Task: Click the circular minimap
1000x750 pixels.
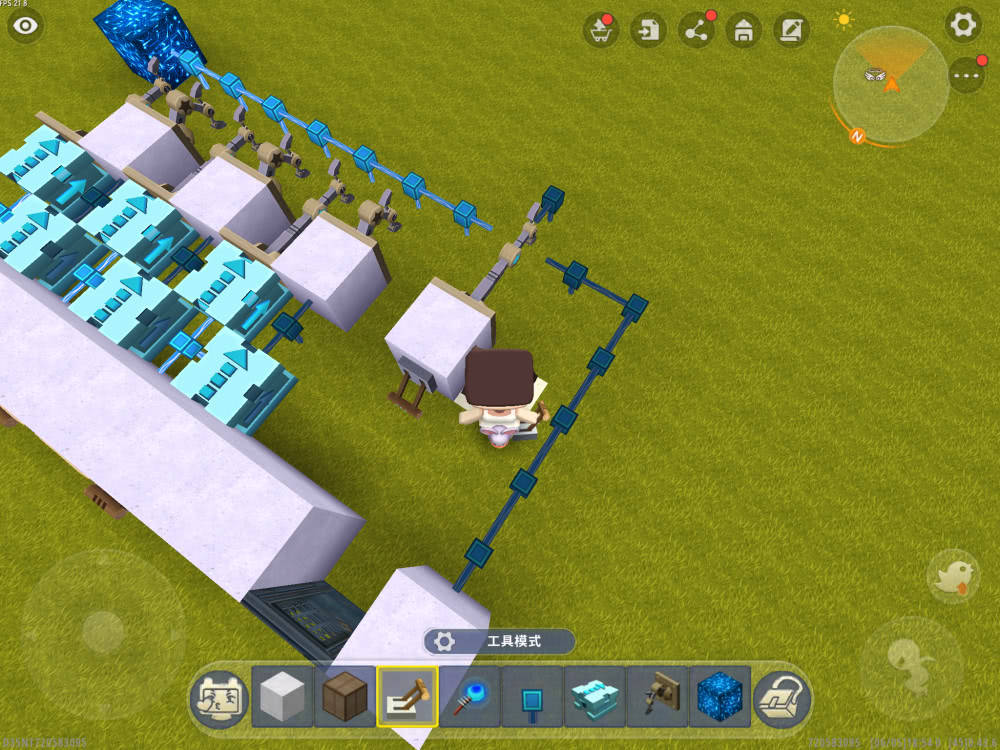Action: [890, 83]
